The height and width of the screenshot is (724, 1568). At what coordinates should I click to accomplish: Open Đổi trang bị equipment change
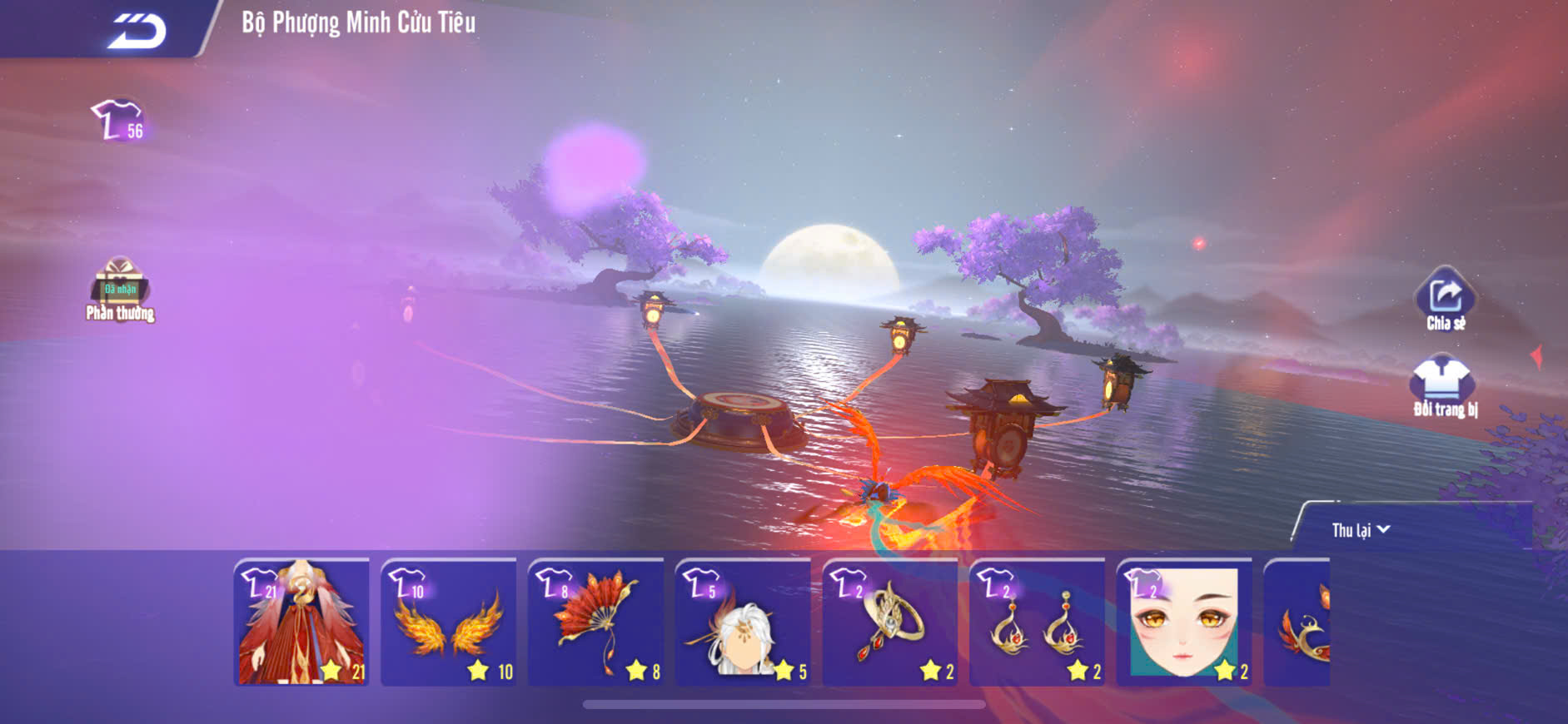pyautogui.click(x=1444, y=386)
